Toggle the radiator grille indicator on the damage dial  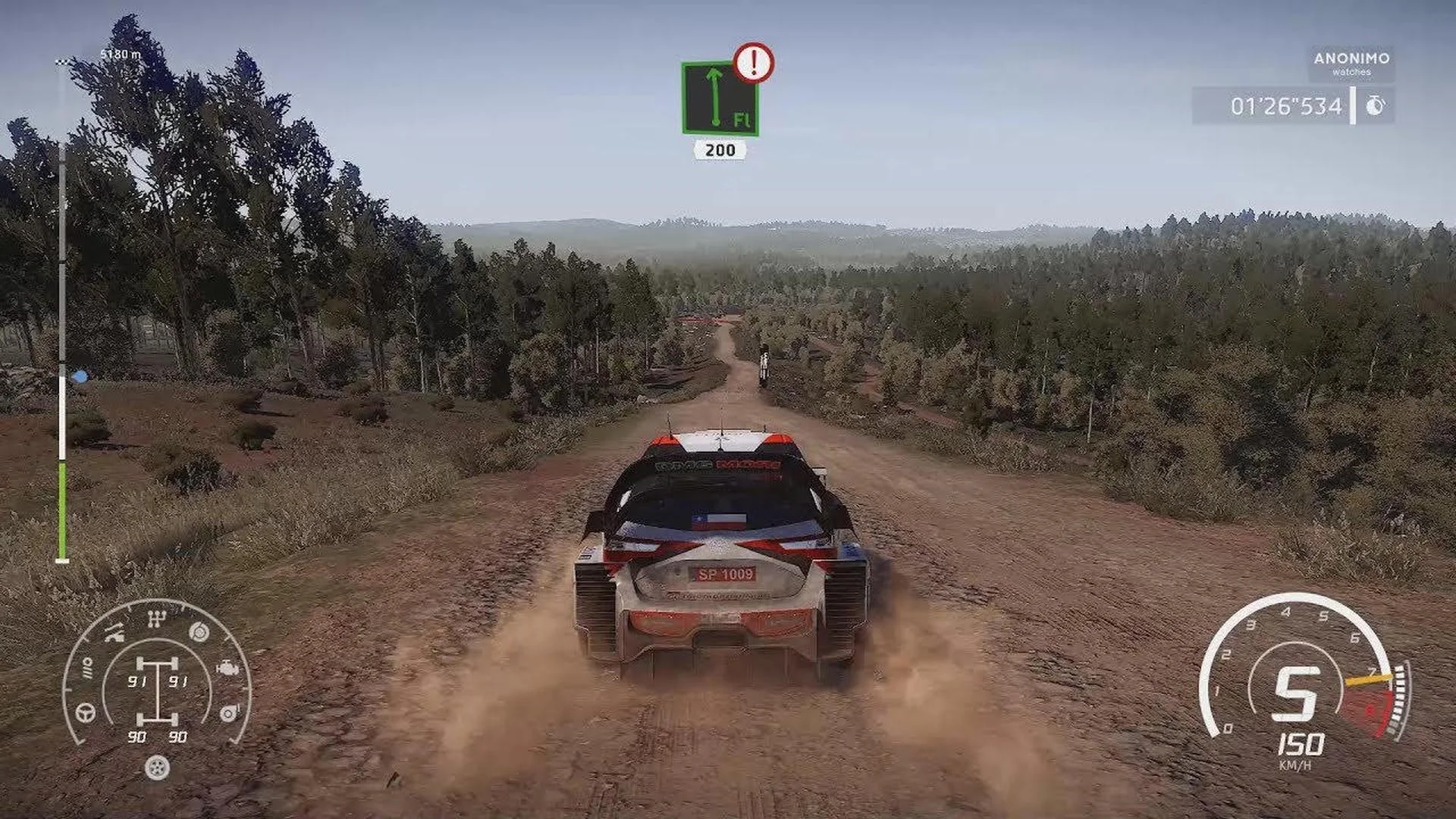coord(88,666)
